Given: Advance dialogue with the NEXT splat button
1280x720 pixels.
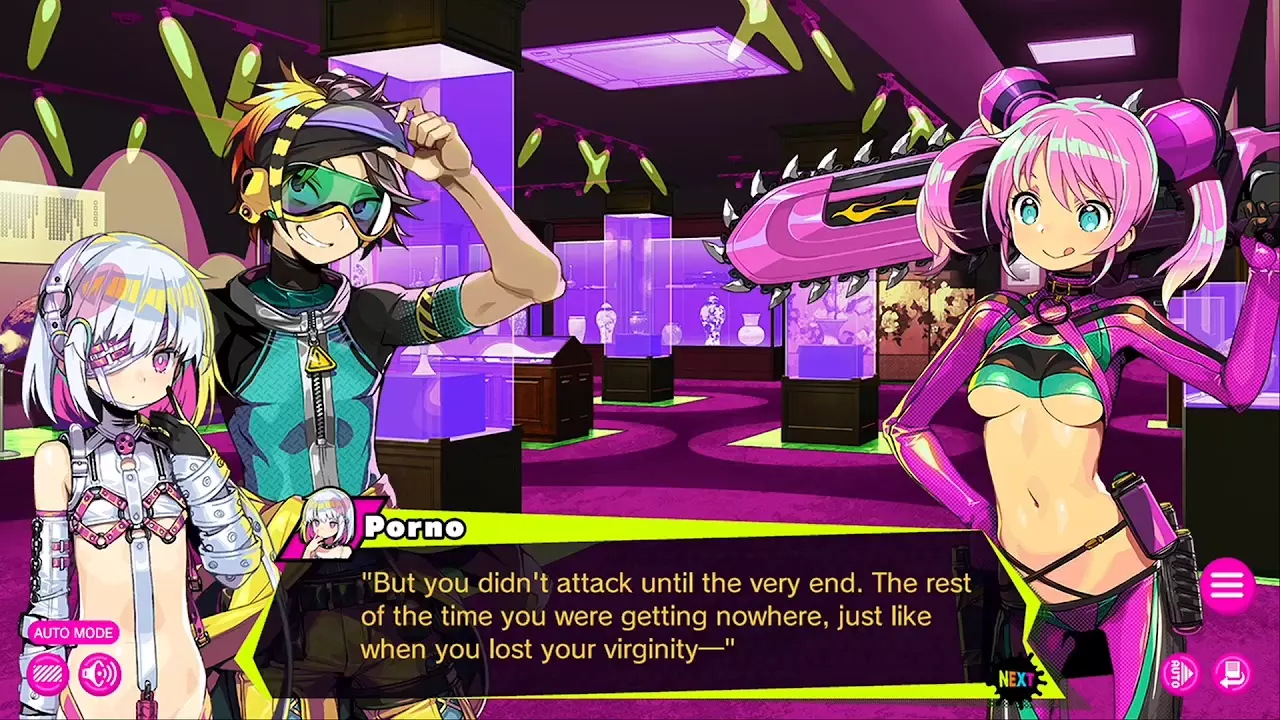Looking at the screenshot, I should pyautogui.click(x=1016, y=679).
